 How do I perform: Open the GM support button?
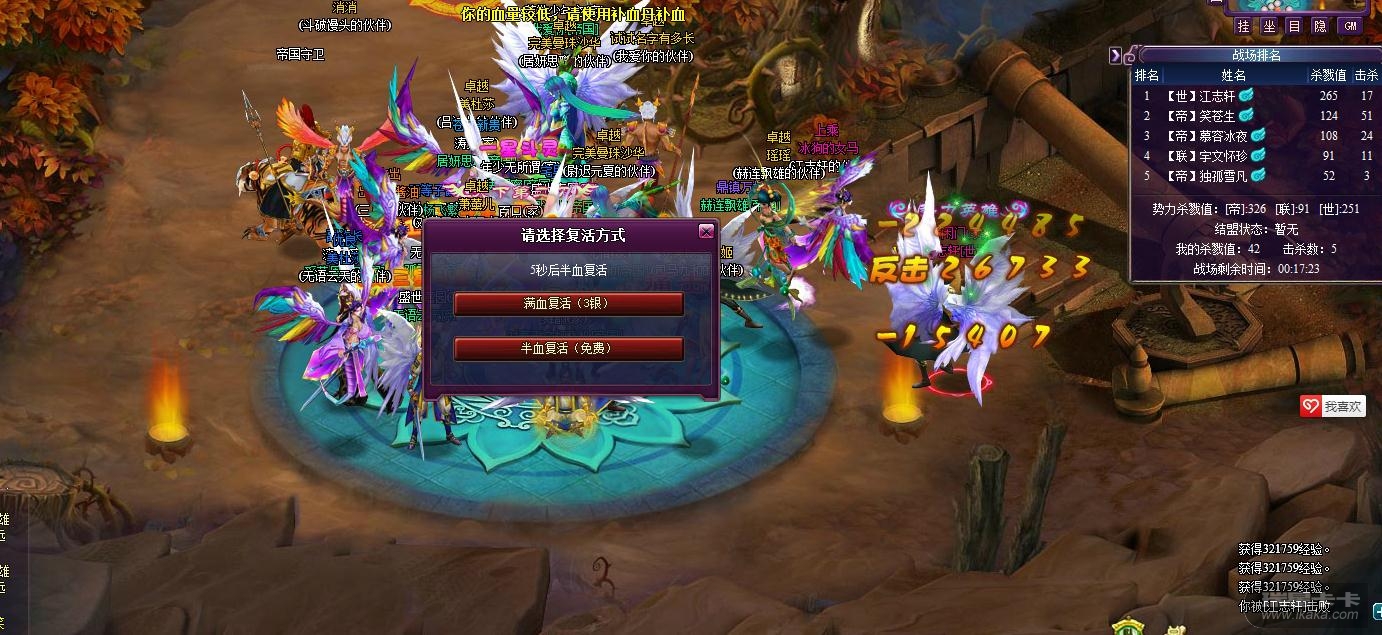pos(1350,26)
